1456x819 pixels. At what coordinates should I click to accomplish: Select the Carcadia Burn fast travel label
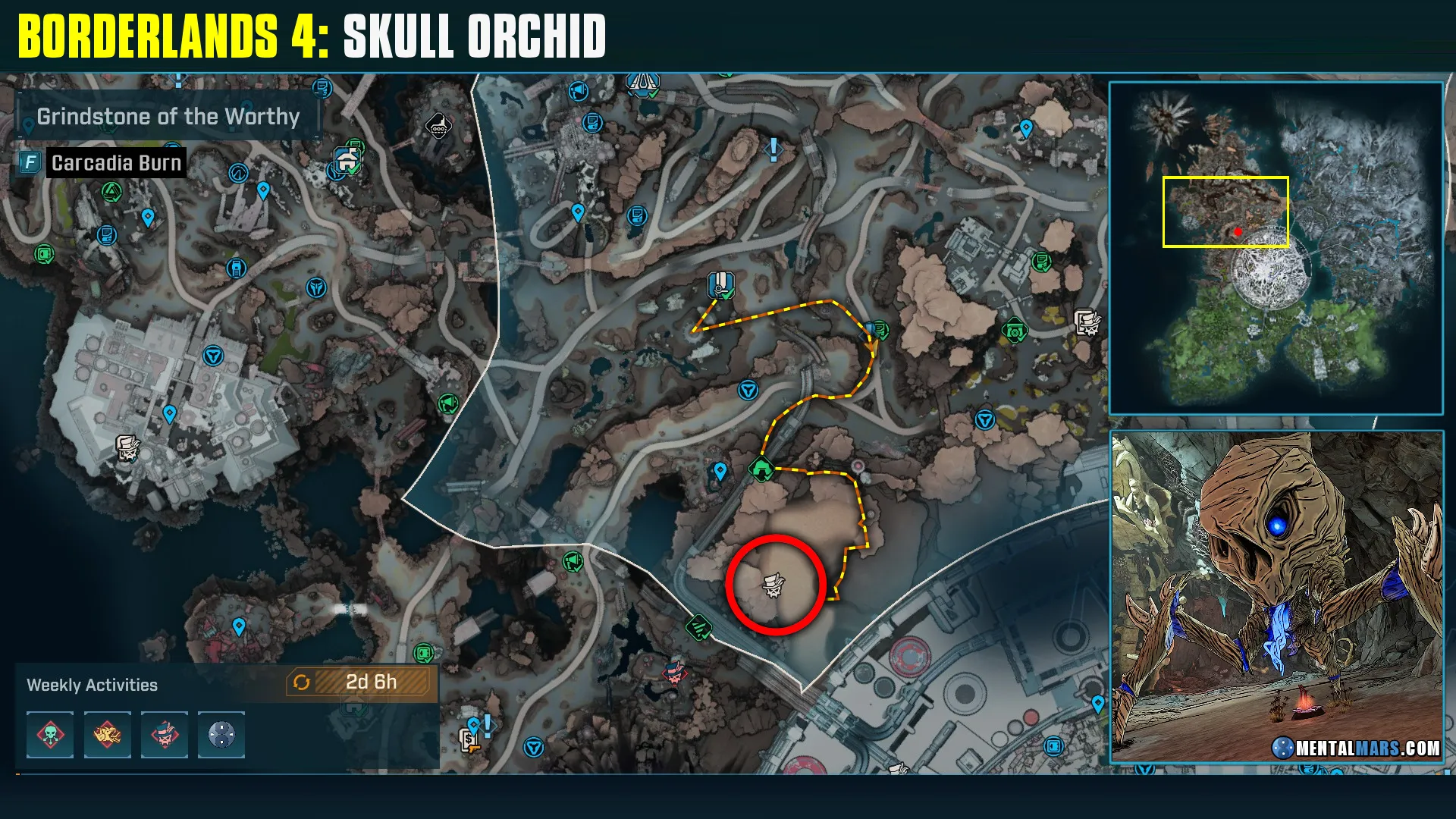(x=115, y=162)
